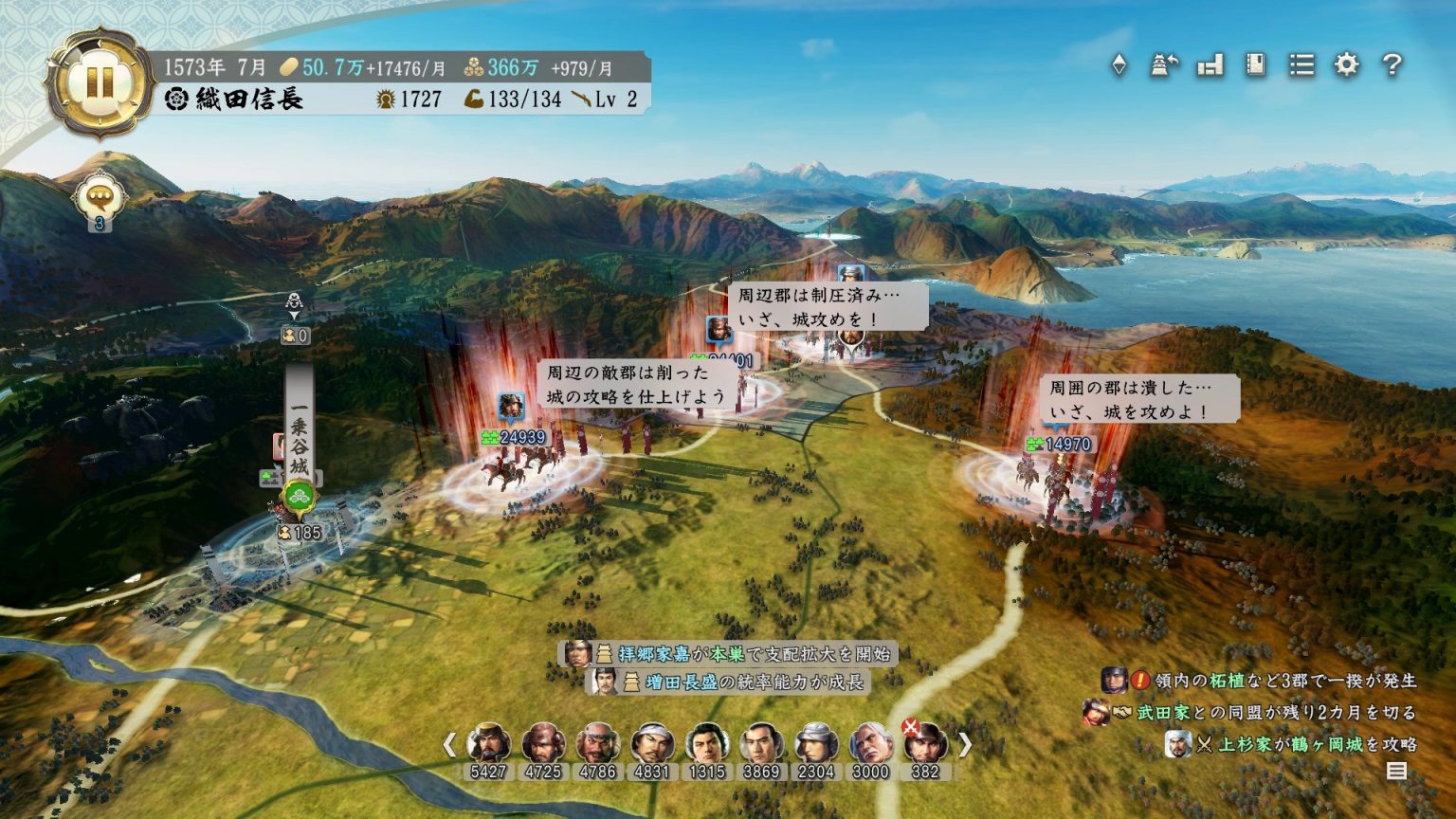Open help with the question mark icon

[1392, 65]
